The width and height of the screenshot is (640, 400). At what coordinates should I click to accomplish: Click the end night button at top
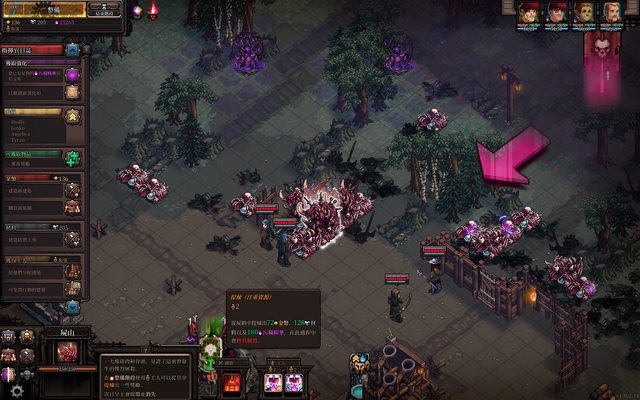(103, 9)
